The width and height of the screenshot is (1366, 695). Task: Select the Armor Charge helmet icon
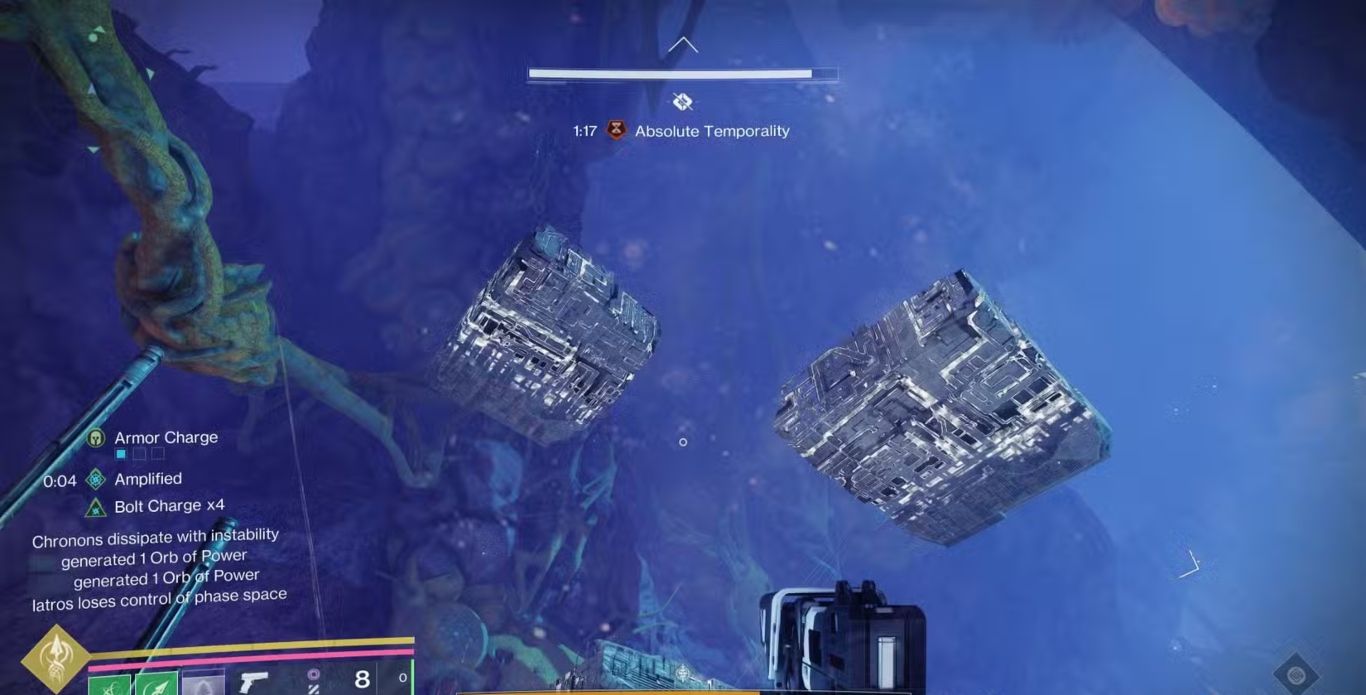pos(96,438)
